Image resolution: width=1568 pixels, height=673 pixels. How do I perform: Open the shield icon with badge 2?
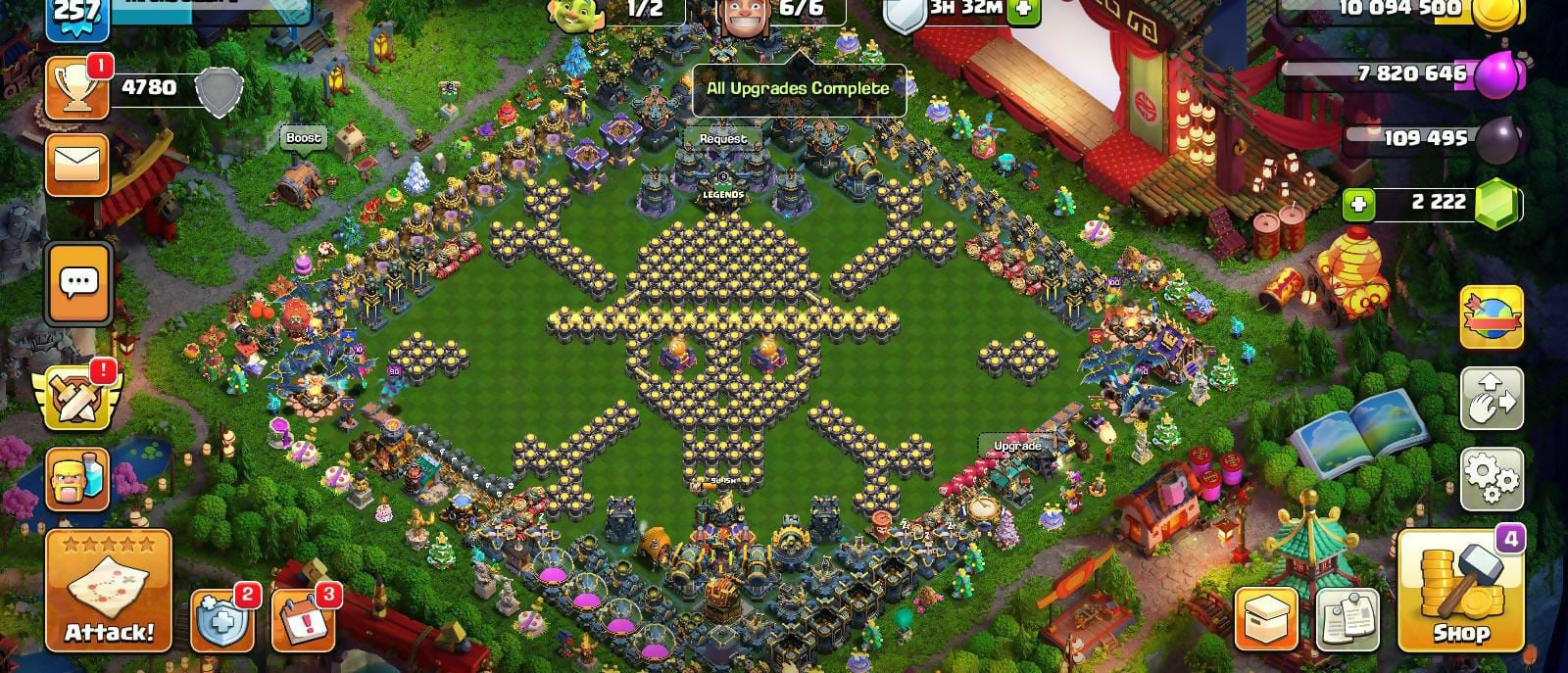coord(221,620)
